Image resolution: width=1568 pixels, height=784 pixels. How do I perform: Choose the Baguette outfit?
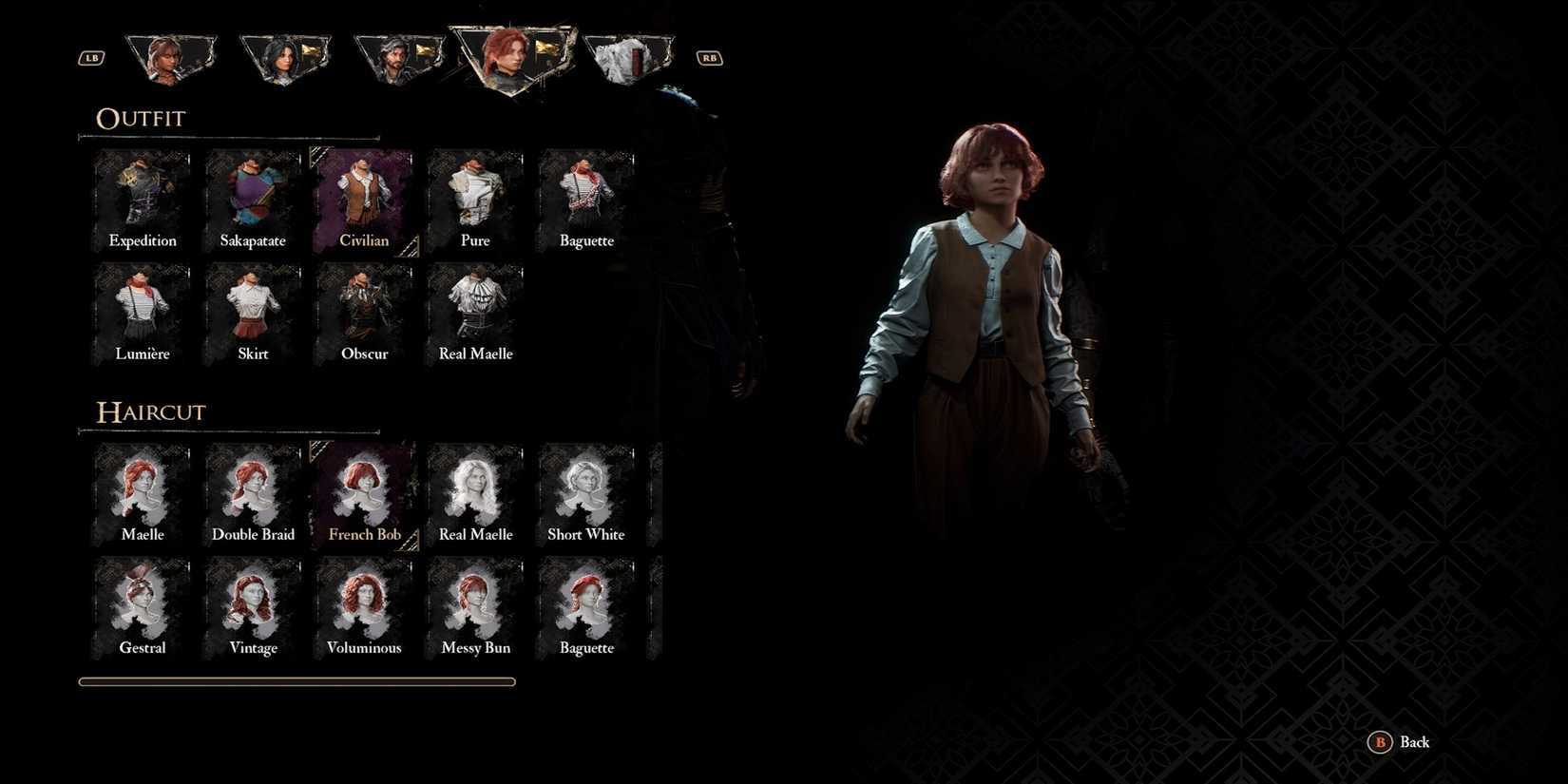(x=586, y=195)
